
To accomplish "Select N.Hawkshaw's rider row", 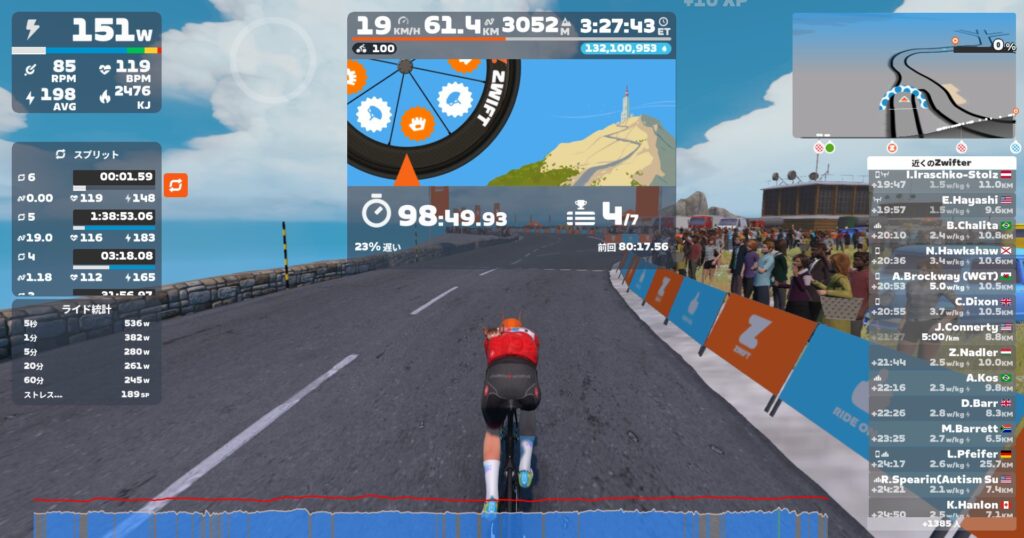I will pos(941,255).
